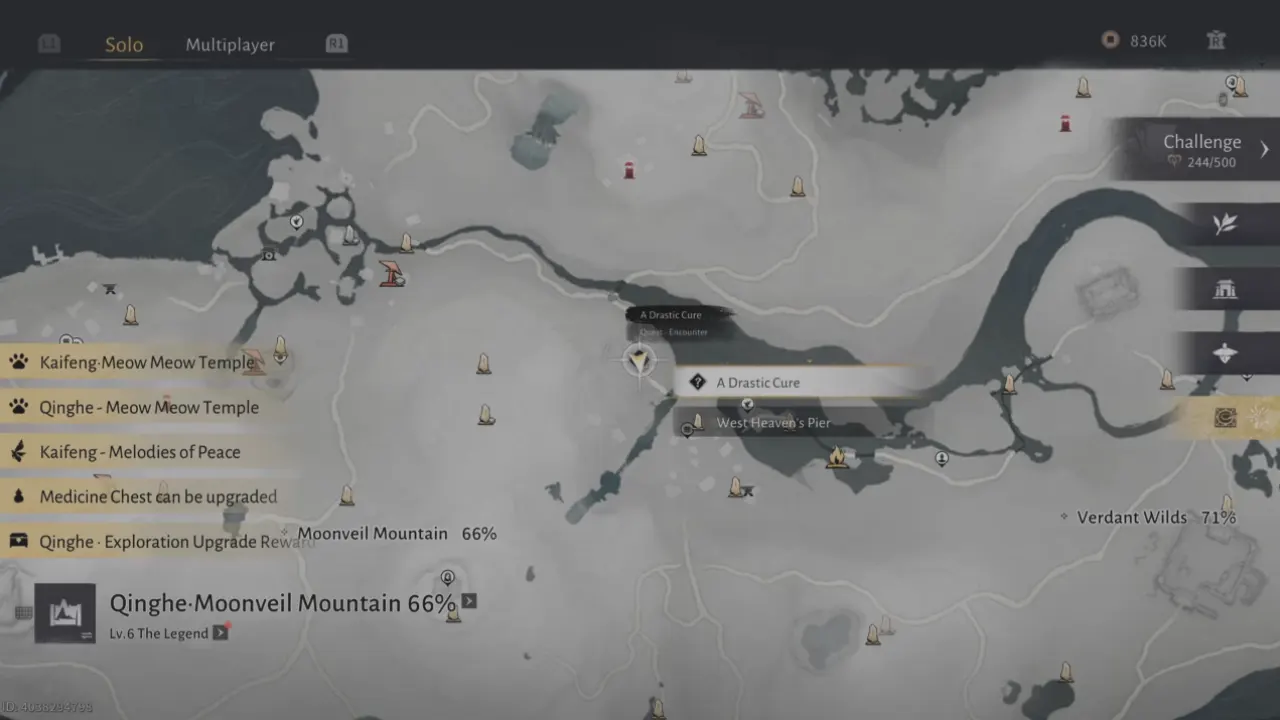Click the campfire marker on the map
The image size is (1280, 720).
point(837,457)
